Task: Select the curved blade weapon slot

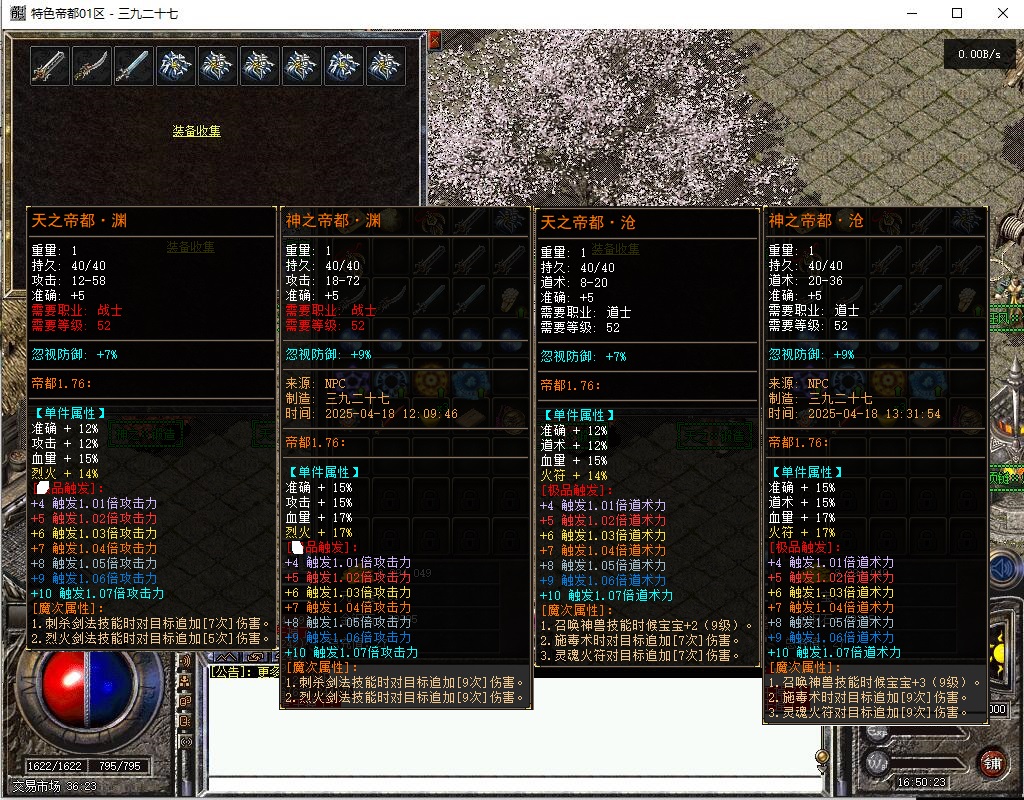Action: (x=91, y=66)
